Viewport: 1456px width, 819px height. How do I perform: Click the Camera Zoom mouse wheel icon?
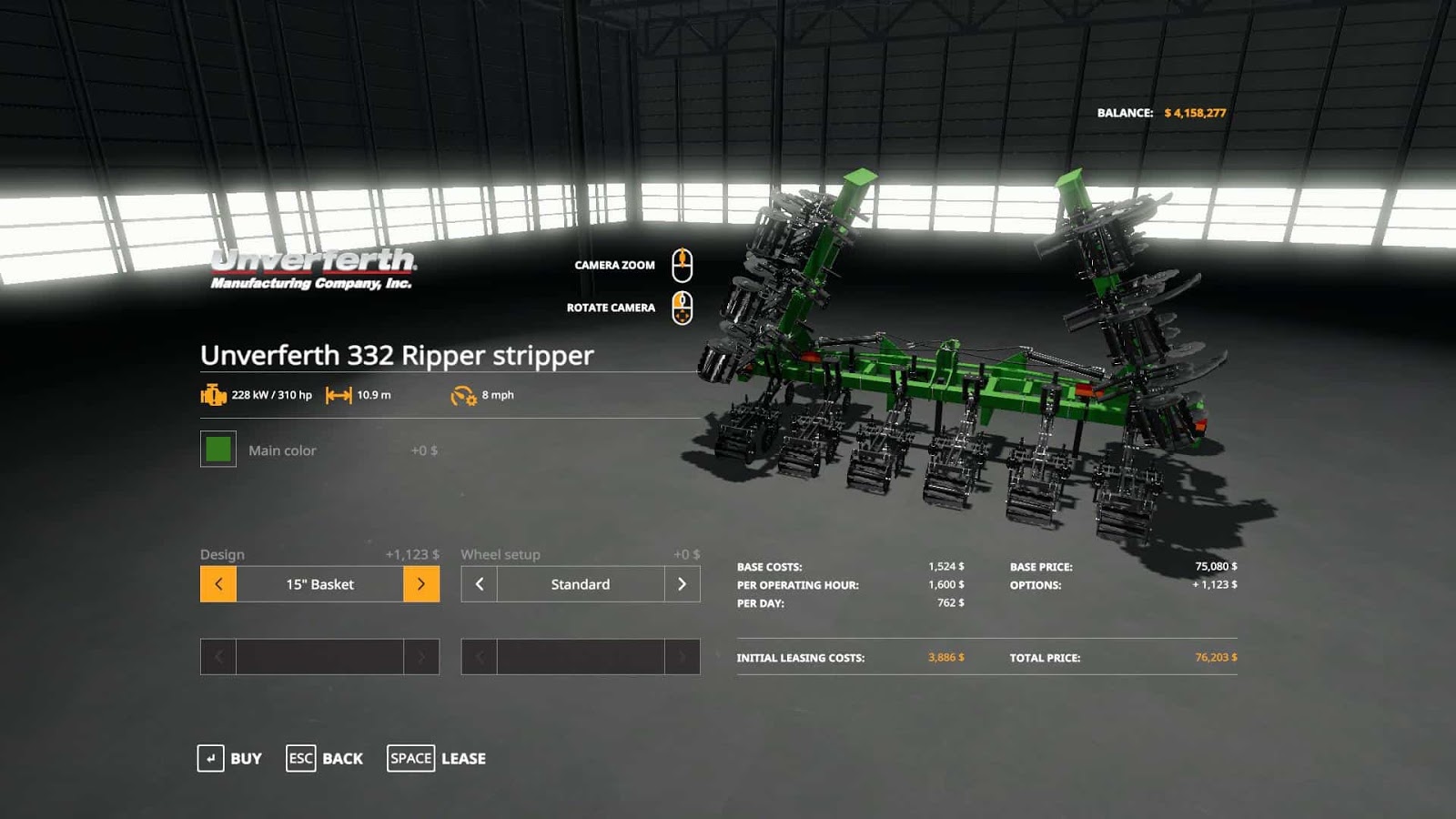[x=682, y=264]
